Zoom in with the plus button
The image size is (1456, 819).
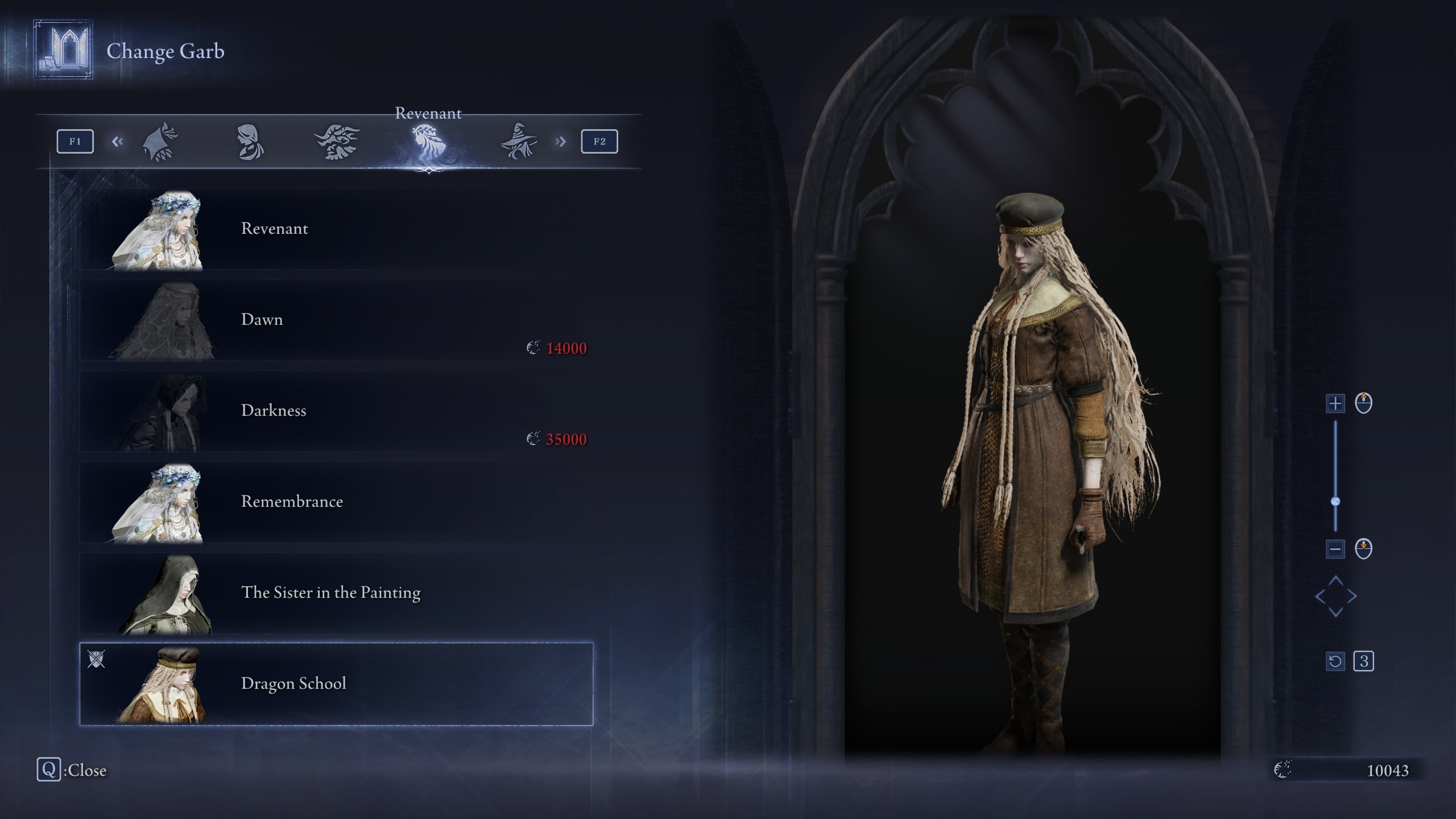click(x=1335, y=403)
